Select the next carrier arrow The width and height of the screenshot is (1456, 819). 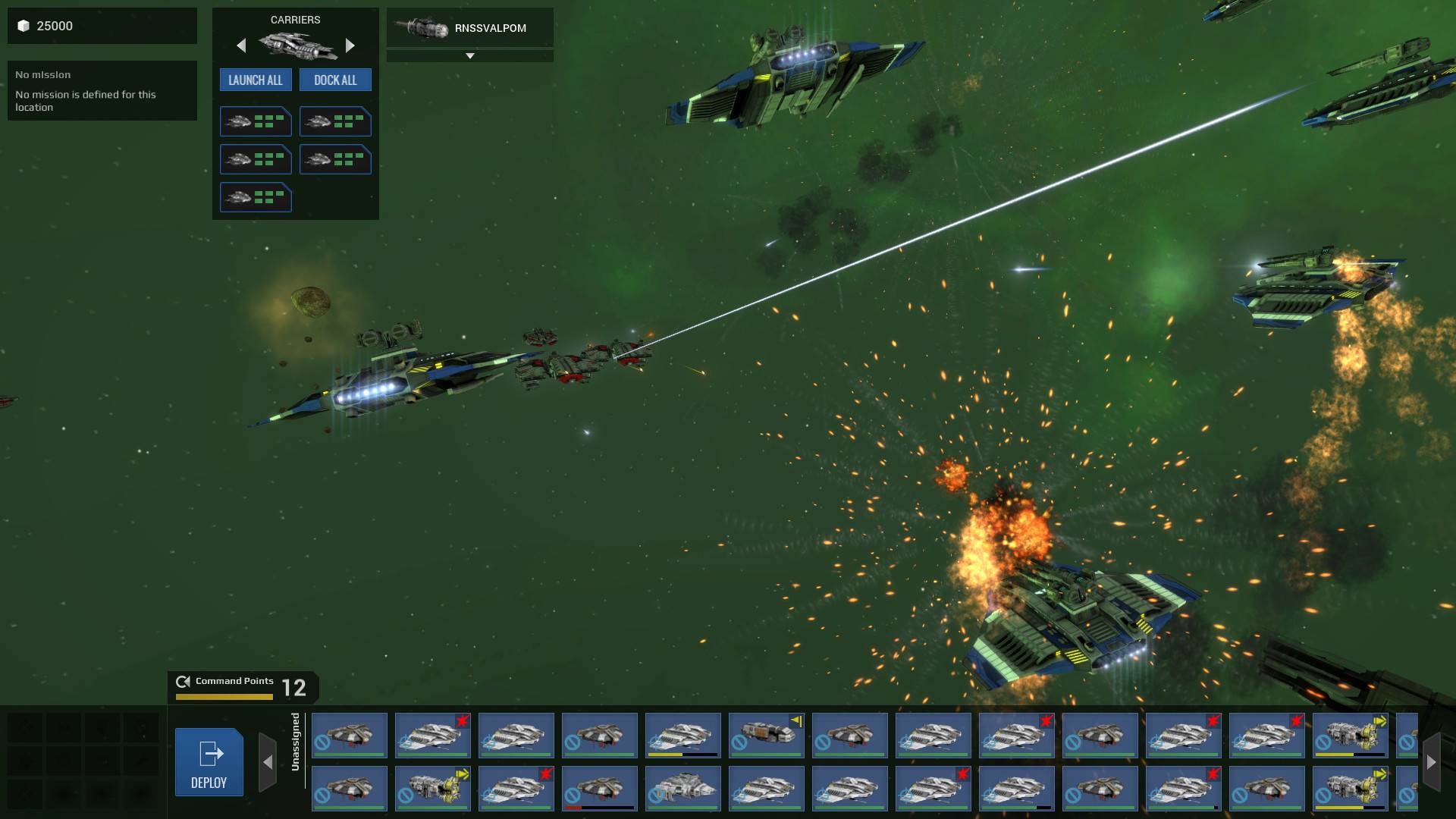[350, 45]
